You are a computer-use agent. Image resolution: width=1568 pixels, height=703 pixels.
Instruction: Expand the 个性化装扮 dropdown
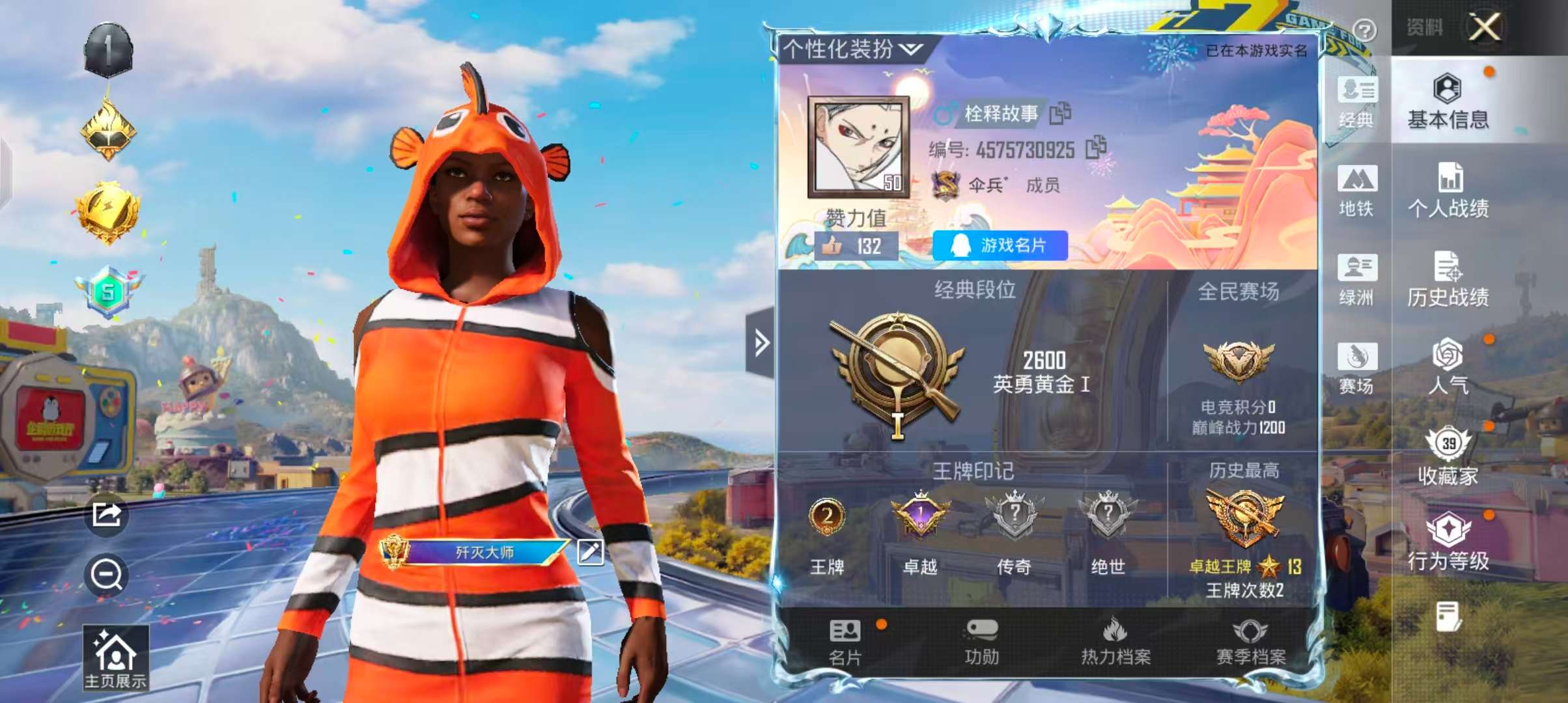(x=843, y=49)
